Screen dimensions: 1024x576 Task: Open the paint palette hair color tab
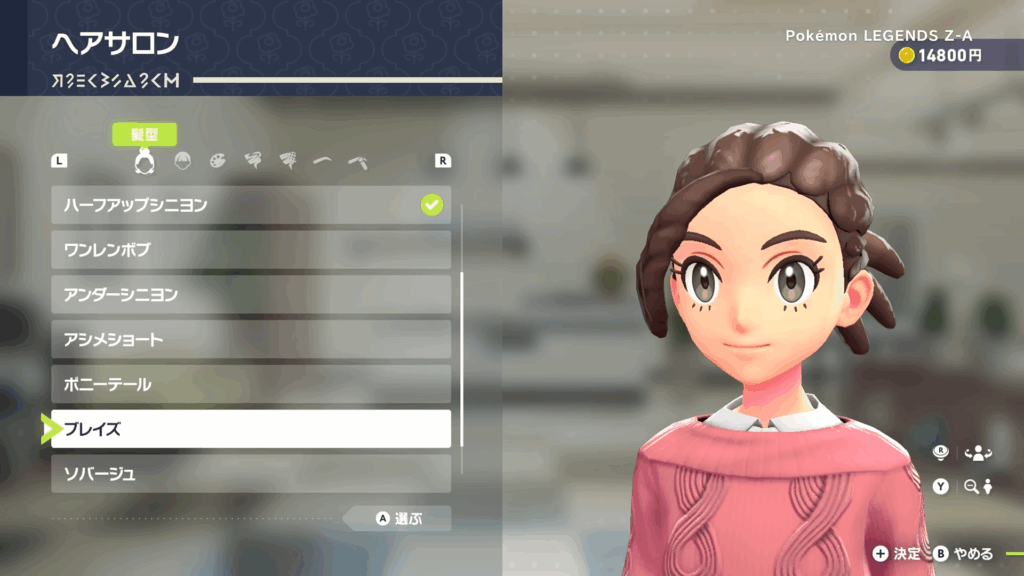point(218,160)
